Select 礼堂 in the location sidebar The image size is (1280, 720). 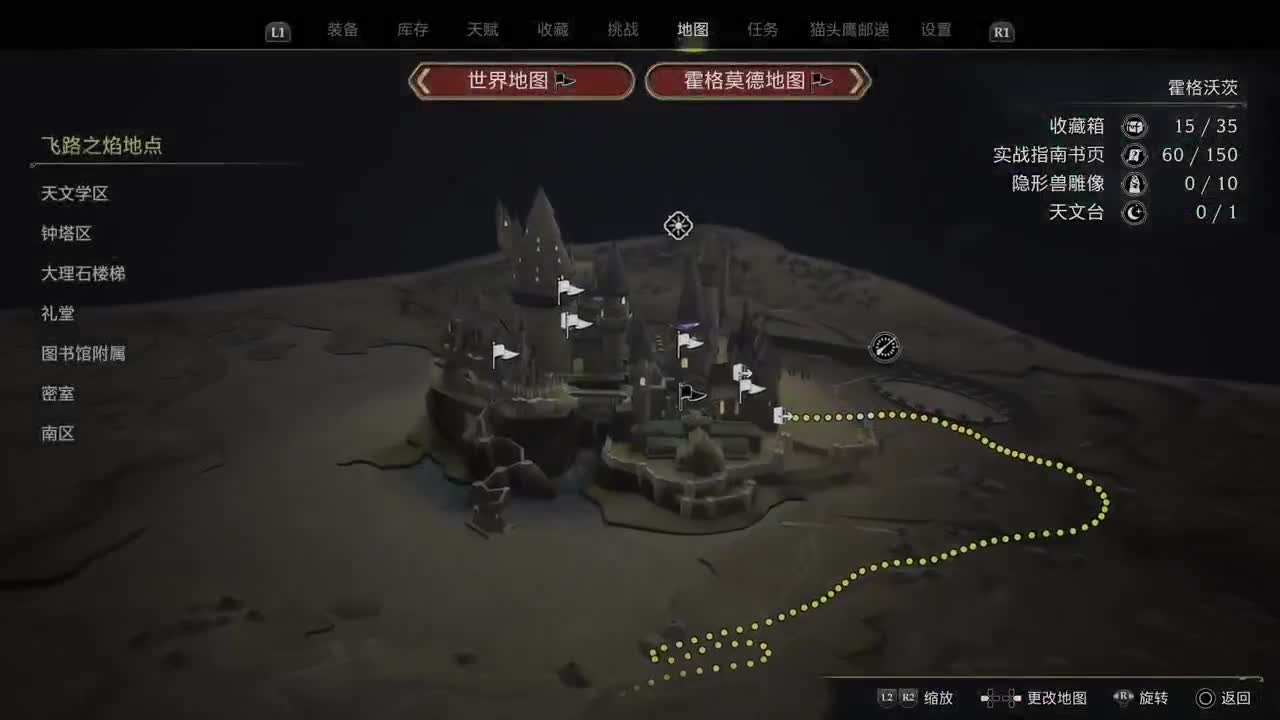pyautogui.click(x=58, y=313)
